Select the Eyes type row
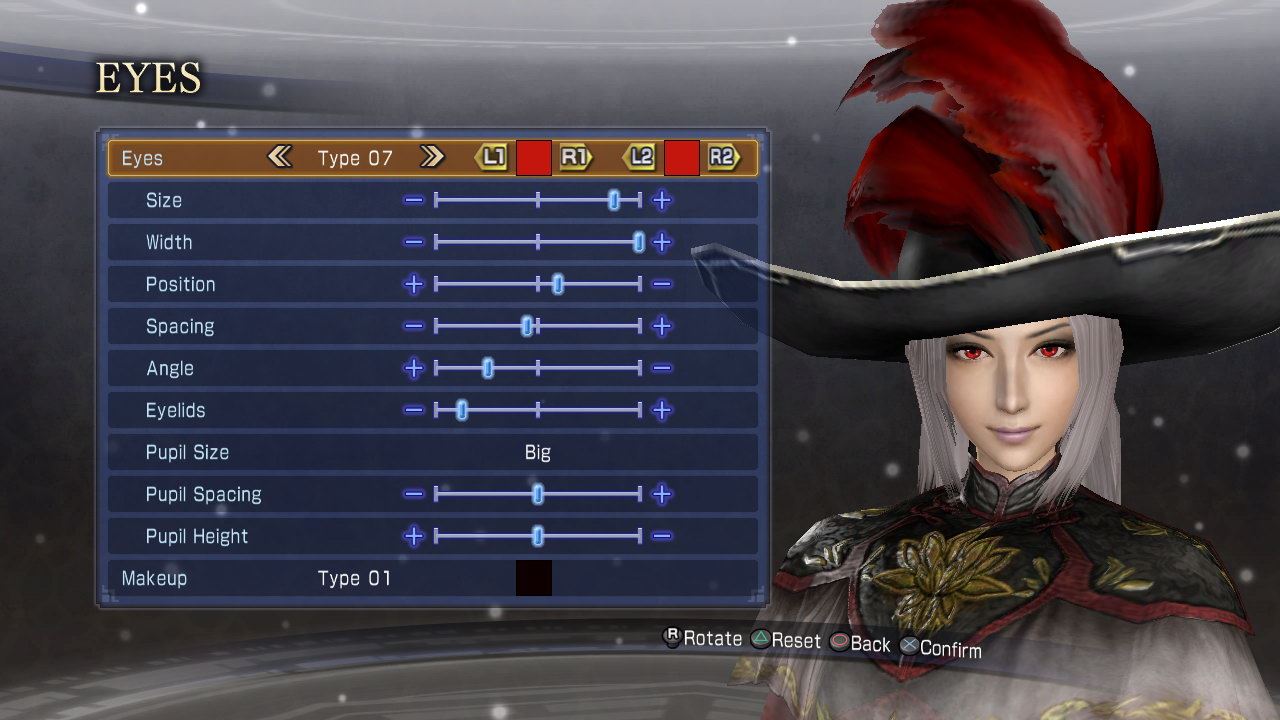Screen dimensions: 1280x720 click(x=142, y=158)
